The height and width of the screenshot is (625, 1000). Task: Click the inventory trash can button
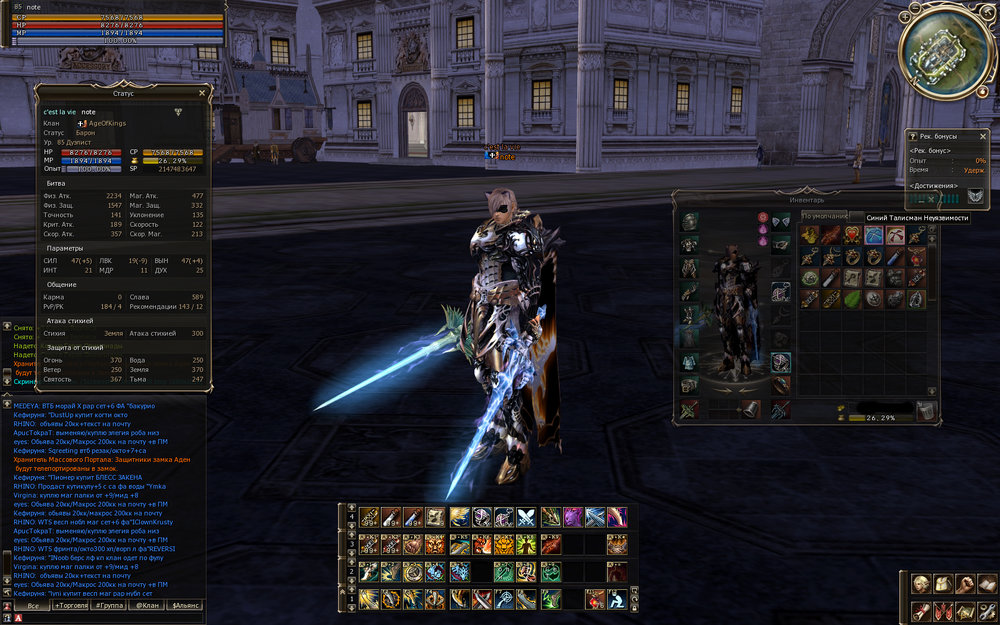[x=927, y=410]
